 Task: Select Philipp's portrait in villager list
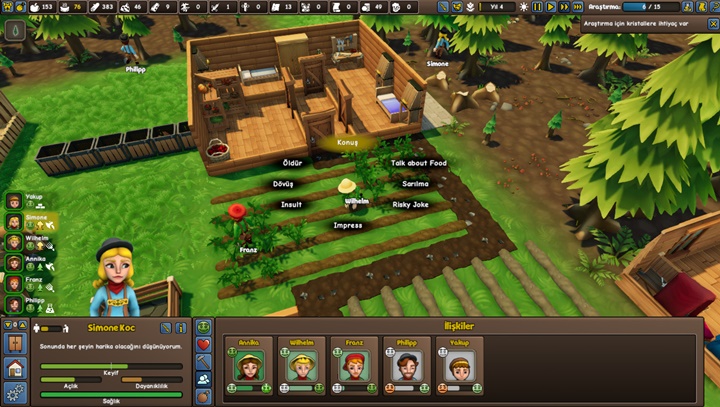tap(14, 302)
